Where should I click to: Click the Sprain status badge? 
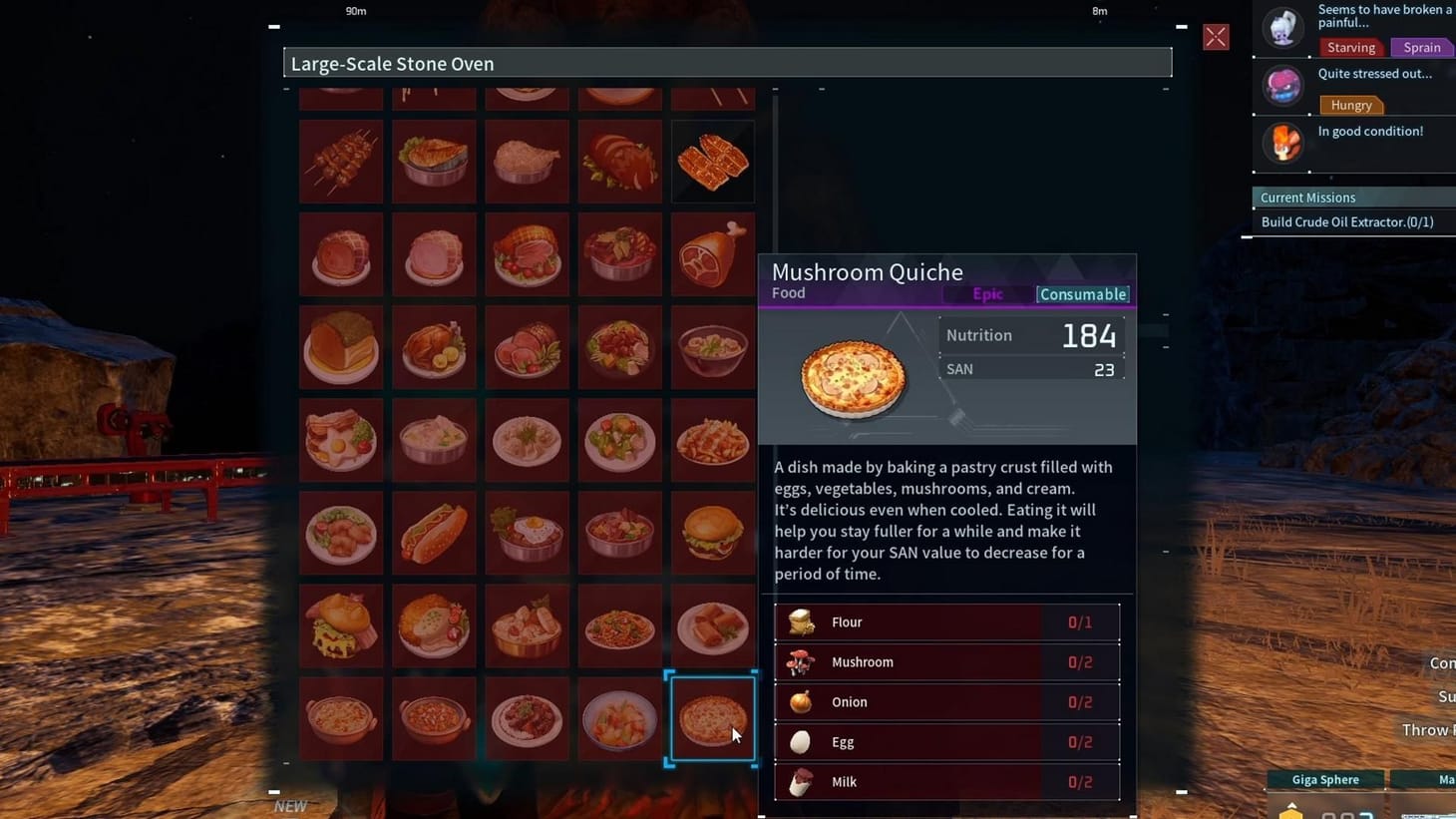(x=1420, y=47)
